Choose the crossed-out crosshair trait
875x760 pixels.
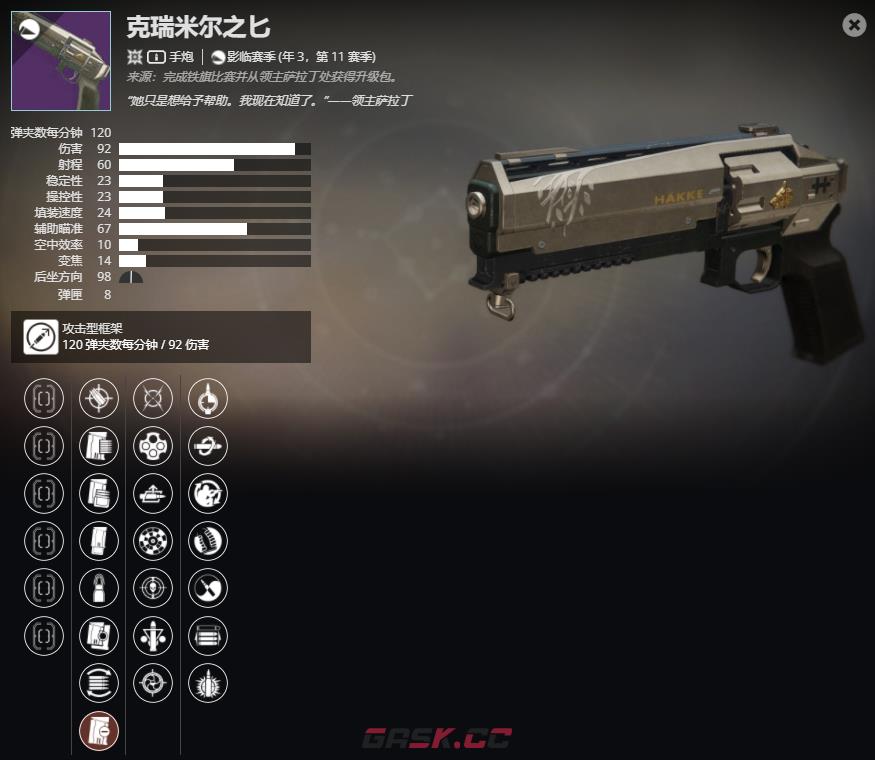[x=153, y=399]
